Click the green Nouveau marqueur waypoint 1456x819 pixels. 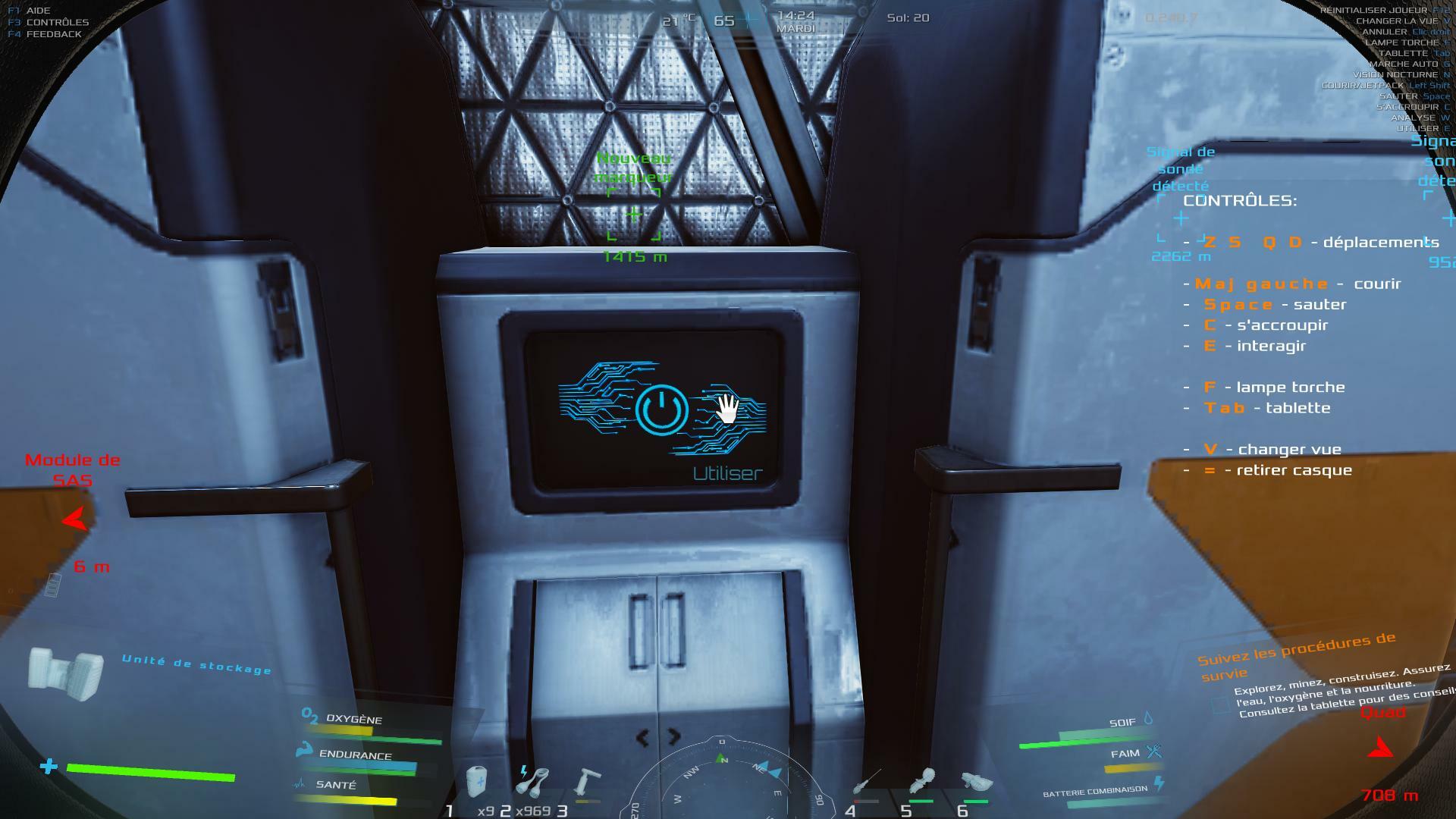pyautogui.click(x=634, y=215)
